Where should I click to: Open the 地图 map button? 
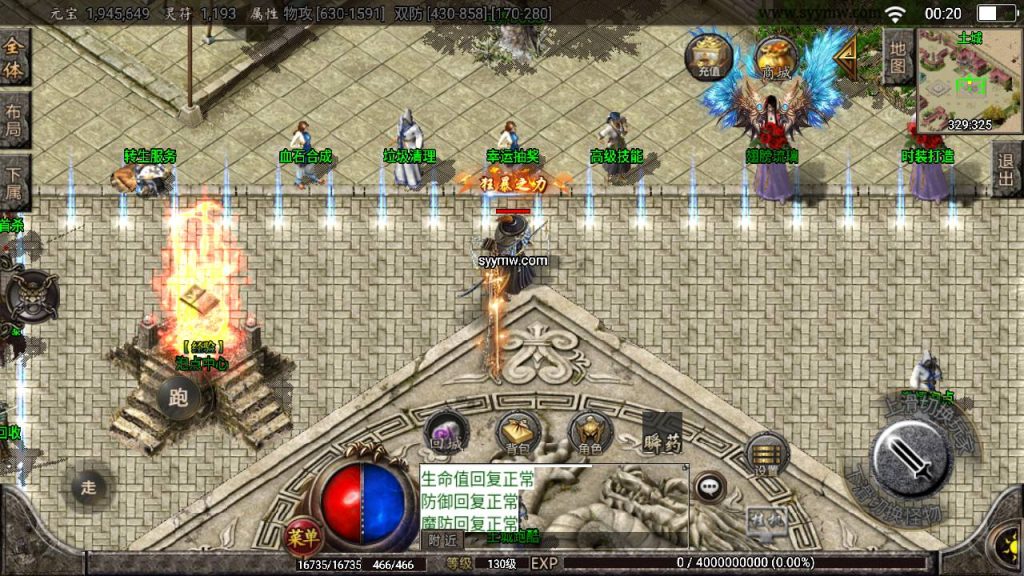click(897, 57)
